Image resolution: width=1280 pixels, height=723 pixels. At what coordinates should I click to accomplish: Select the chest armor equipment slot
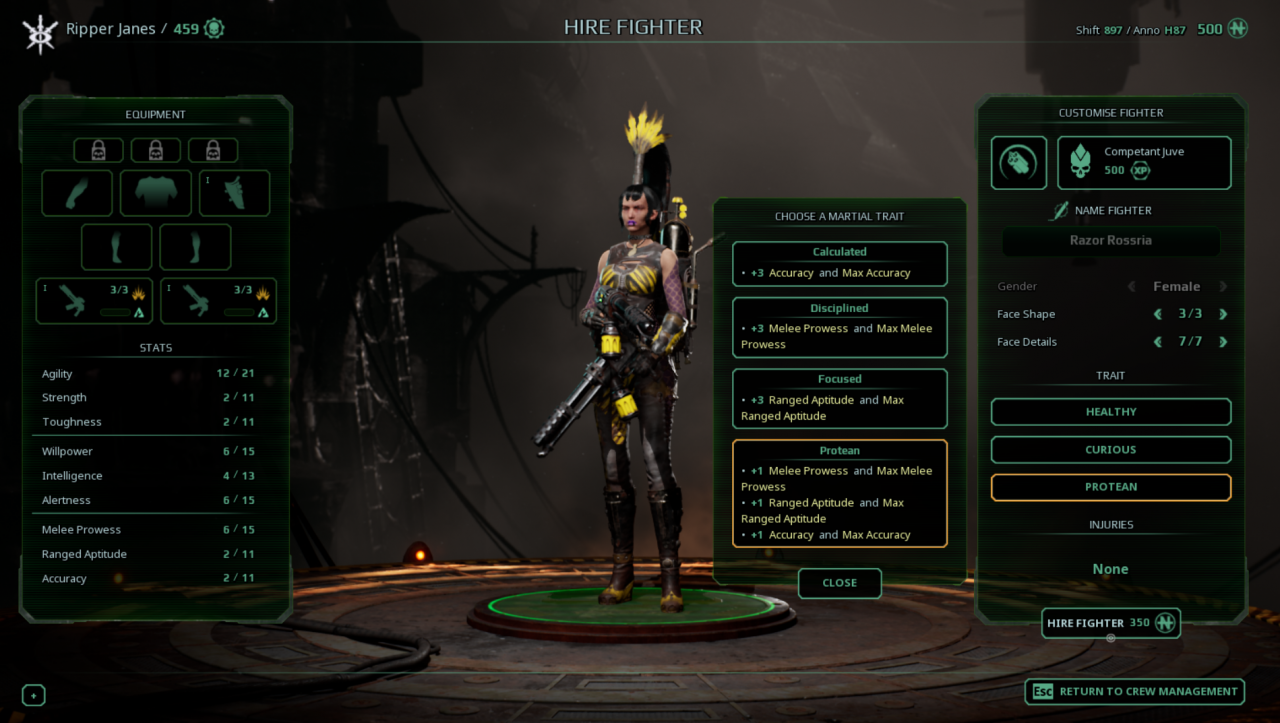tap(155, 193)
